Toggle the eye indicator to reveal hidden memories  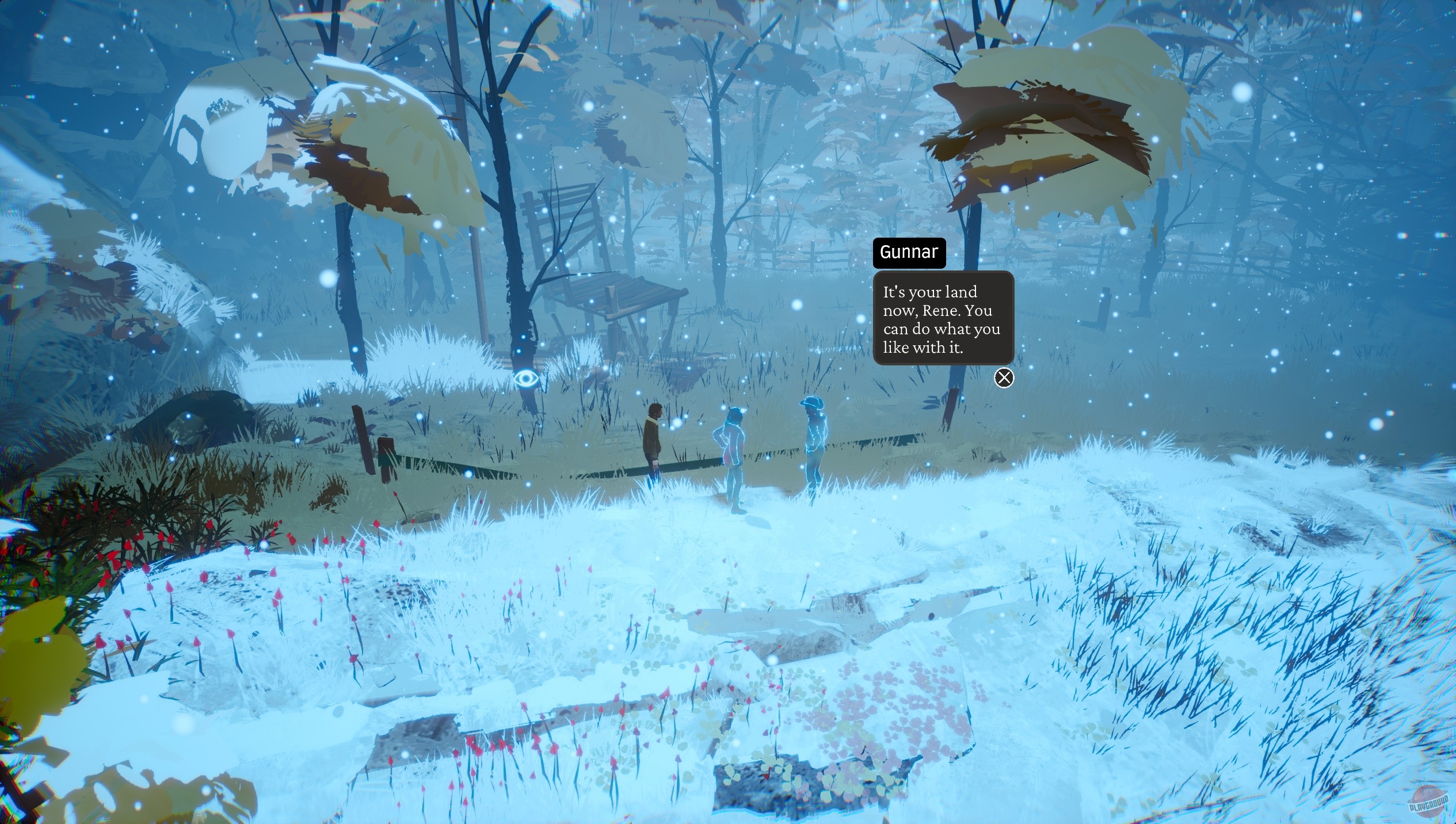[527, 379]
